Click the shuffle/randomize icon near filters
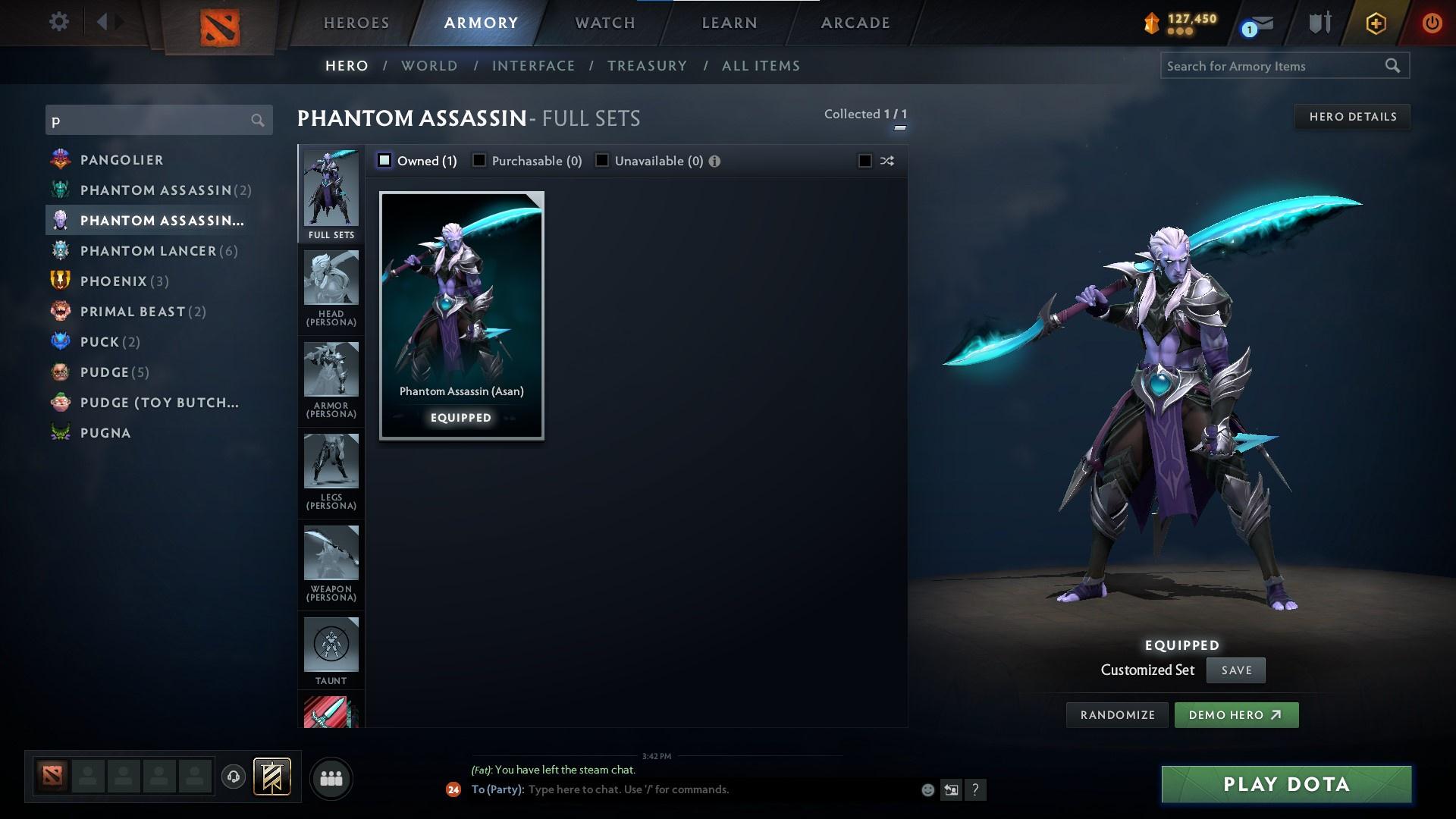1456x819 pixels. click(886, 161)
